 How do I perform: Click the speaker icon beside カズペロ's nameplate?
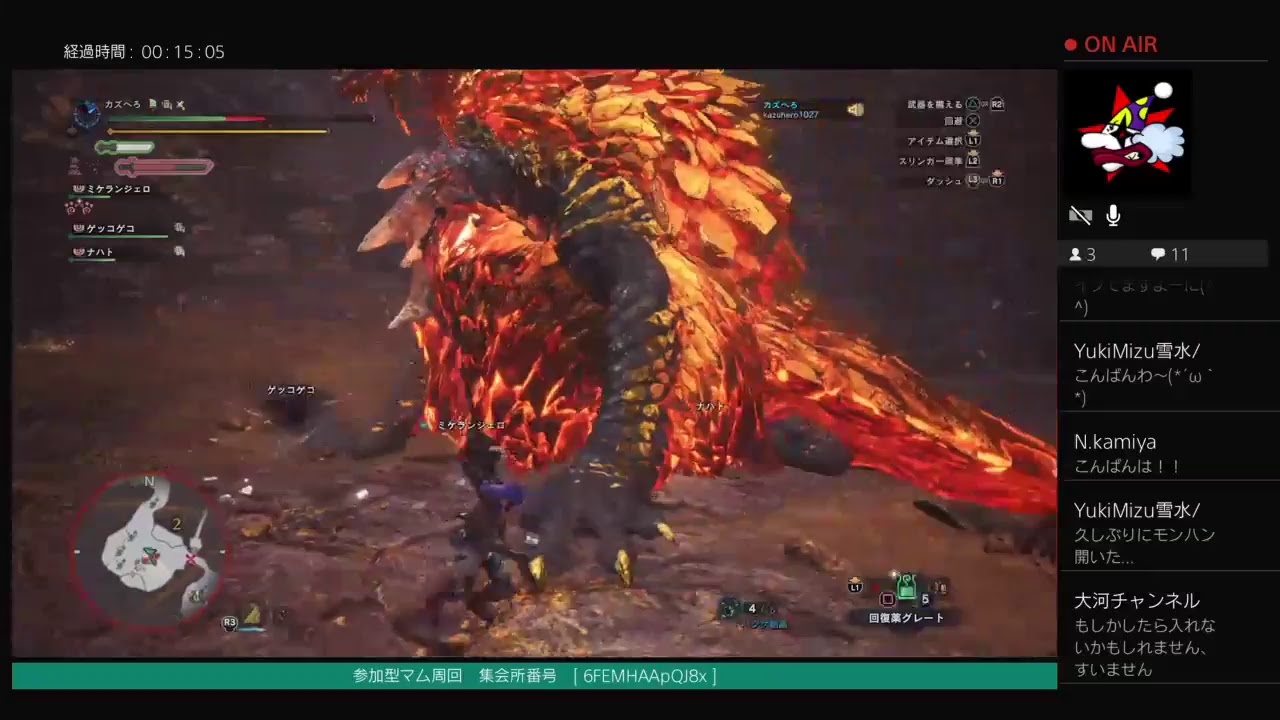[857, 110]
